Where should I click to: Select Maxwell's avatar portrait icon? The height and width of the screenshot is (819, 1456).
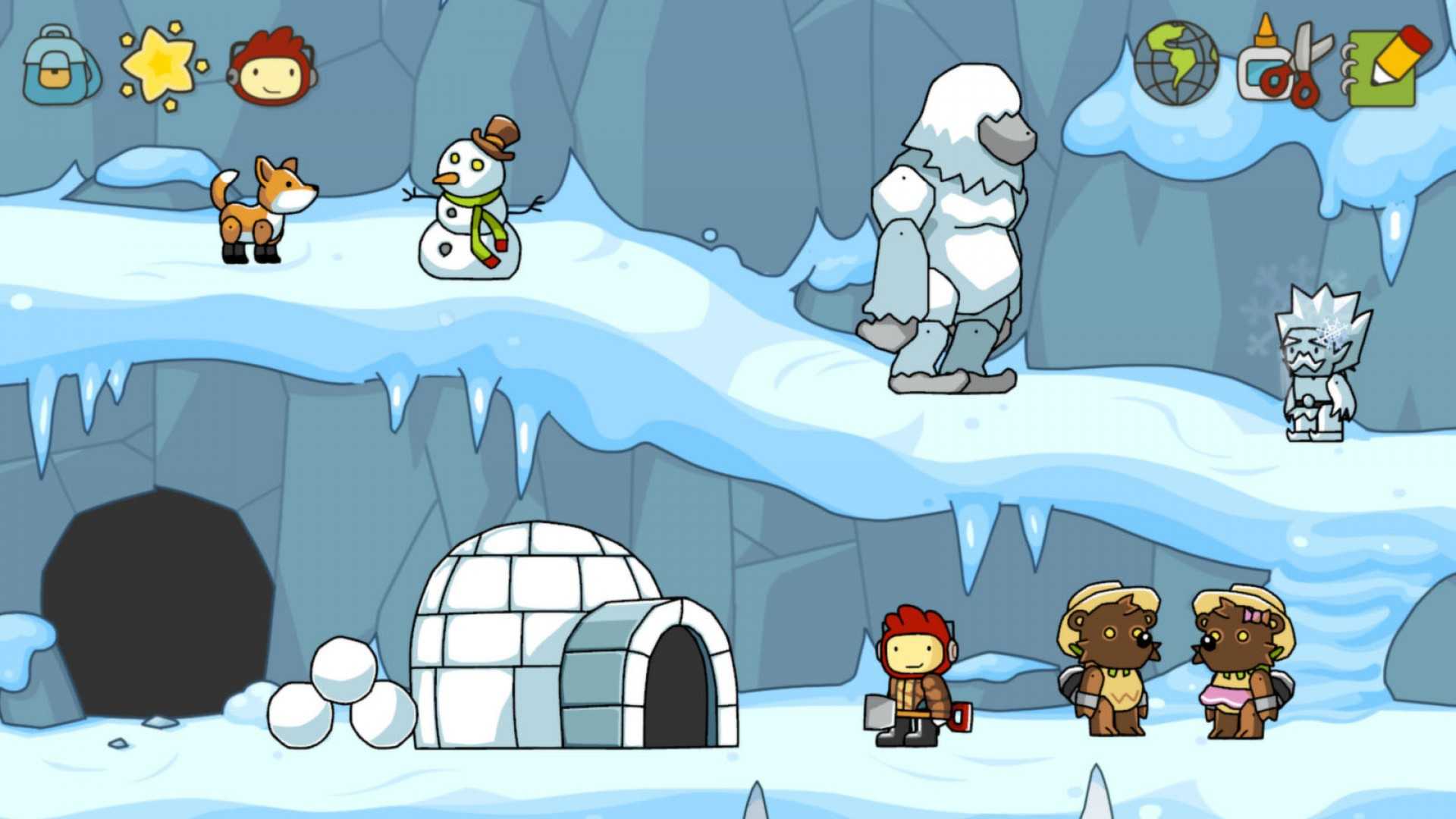point(273,64)
